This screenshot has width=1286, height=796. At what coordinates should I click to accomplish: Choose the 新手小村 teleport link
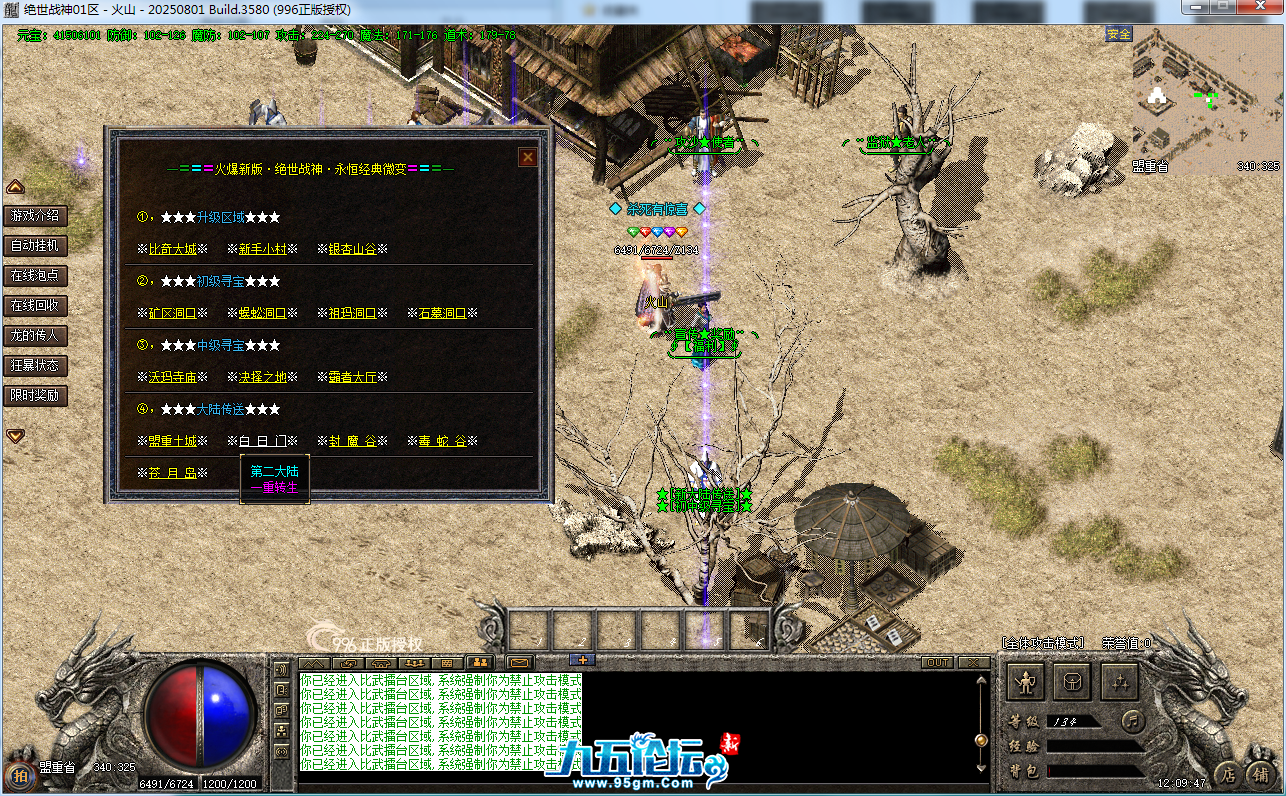click(x=262, y=249)
